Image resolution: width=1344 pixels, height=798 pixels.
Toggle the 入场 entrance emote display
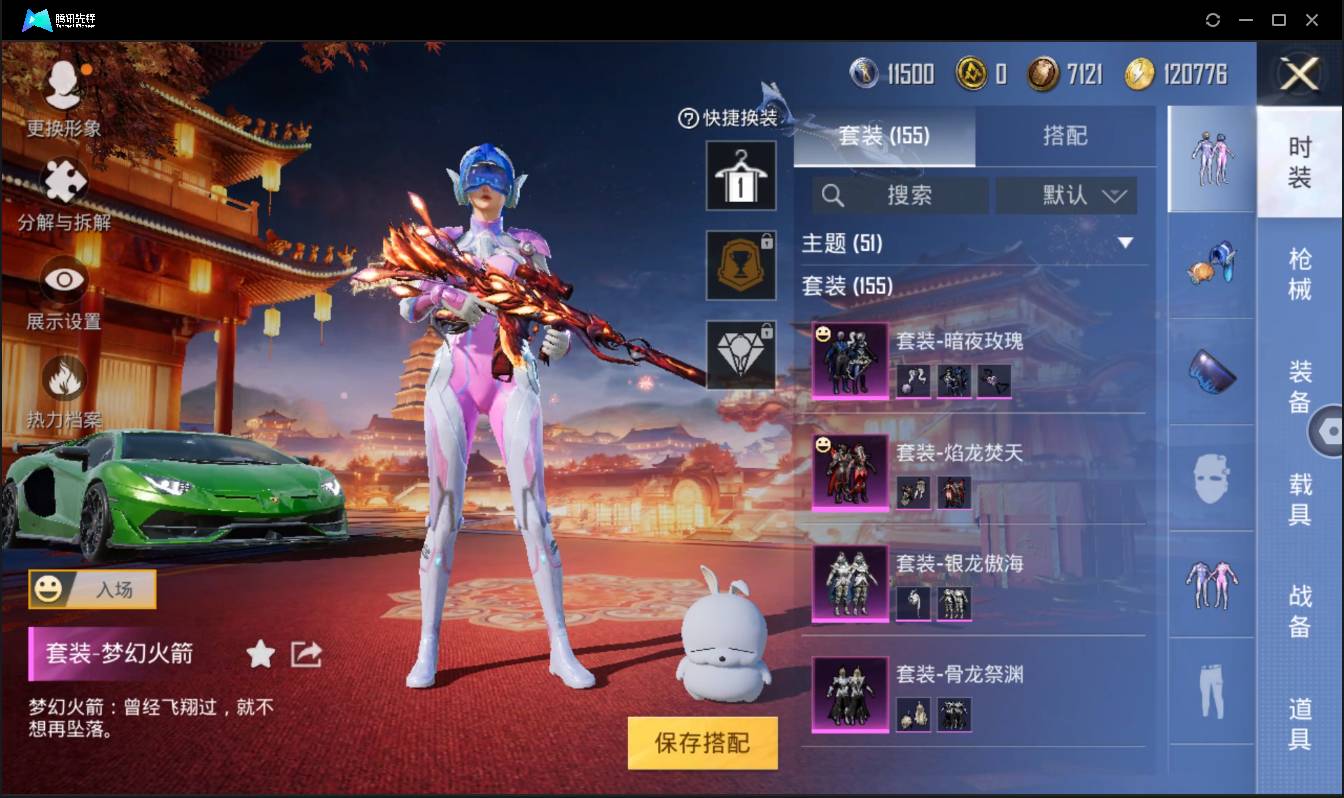(x=91, y=590)
